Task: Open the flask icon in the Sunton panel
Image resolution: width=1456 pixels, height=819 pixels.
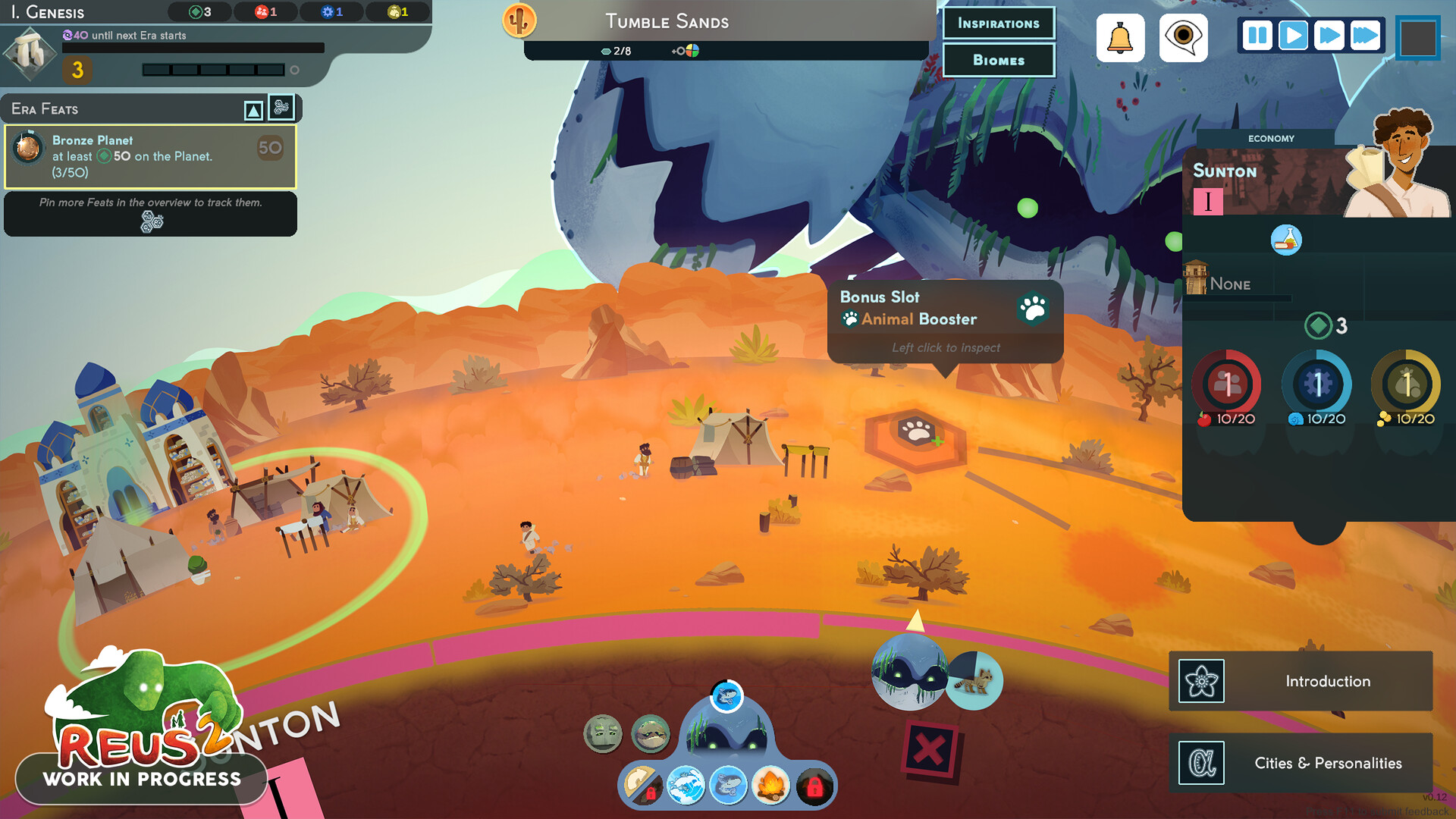Action: point(1286,240)
